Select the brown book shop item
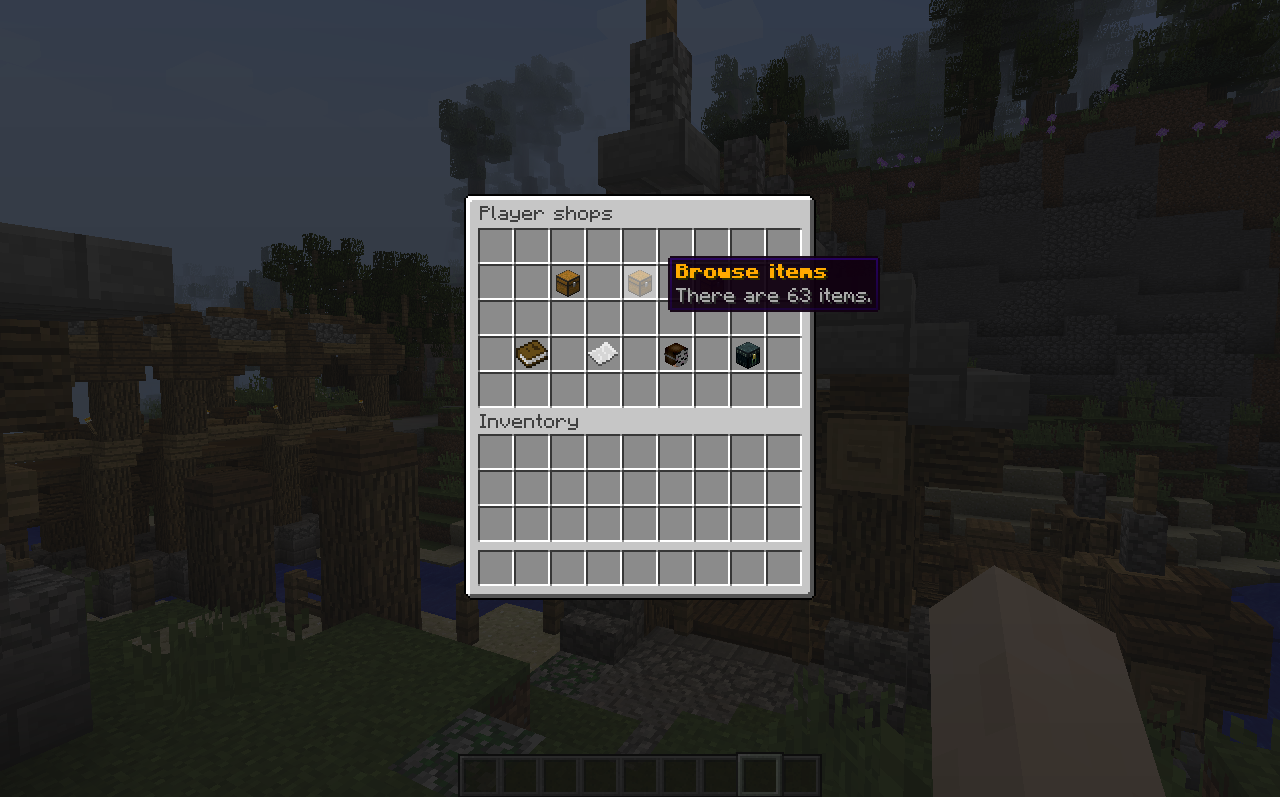The width and height of the screenshot is (1280, 797). 531,353
